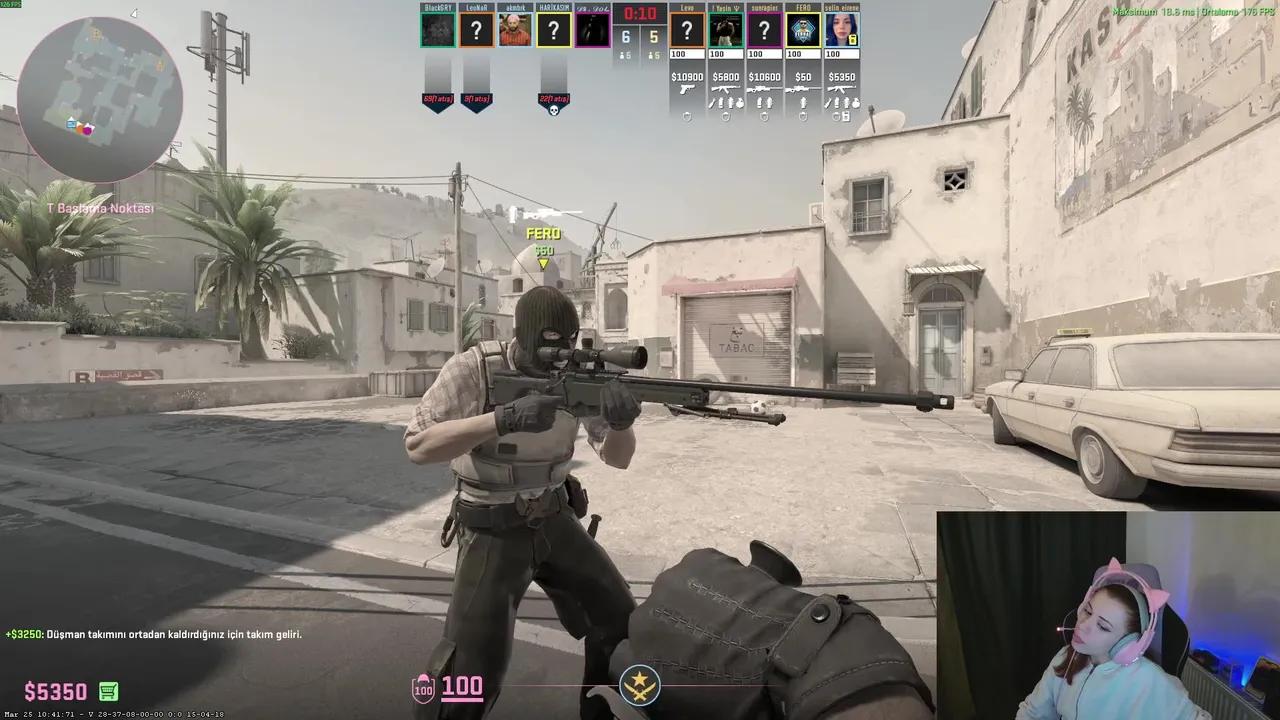This screenshot has height=720, width=1280.
Task: Click akmbık's avatar portrait in the scoreboard
Action: coord(515,28)
